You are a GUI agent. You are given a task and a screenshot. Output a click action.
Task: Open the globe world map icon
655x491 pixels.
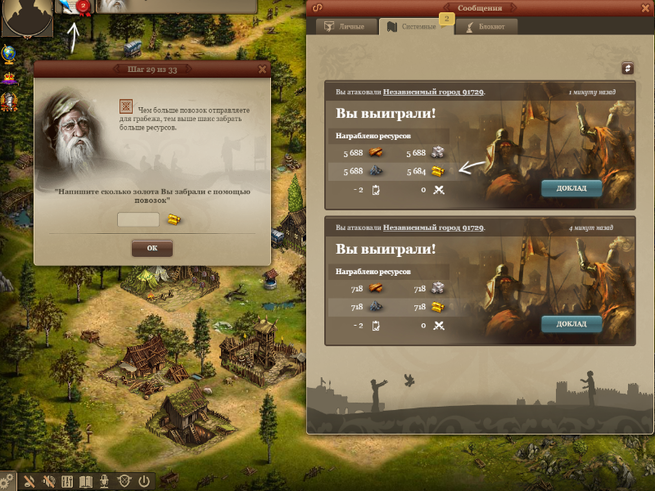(7, 53)
